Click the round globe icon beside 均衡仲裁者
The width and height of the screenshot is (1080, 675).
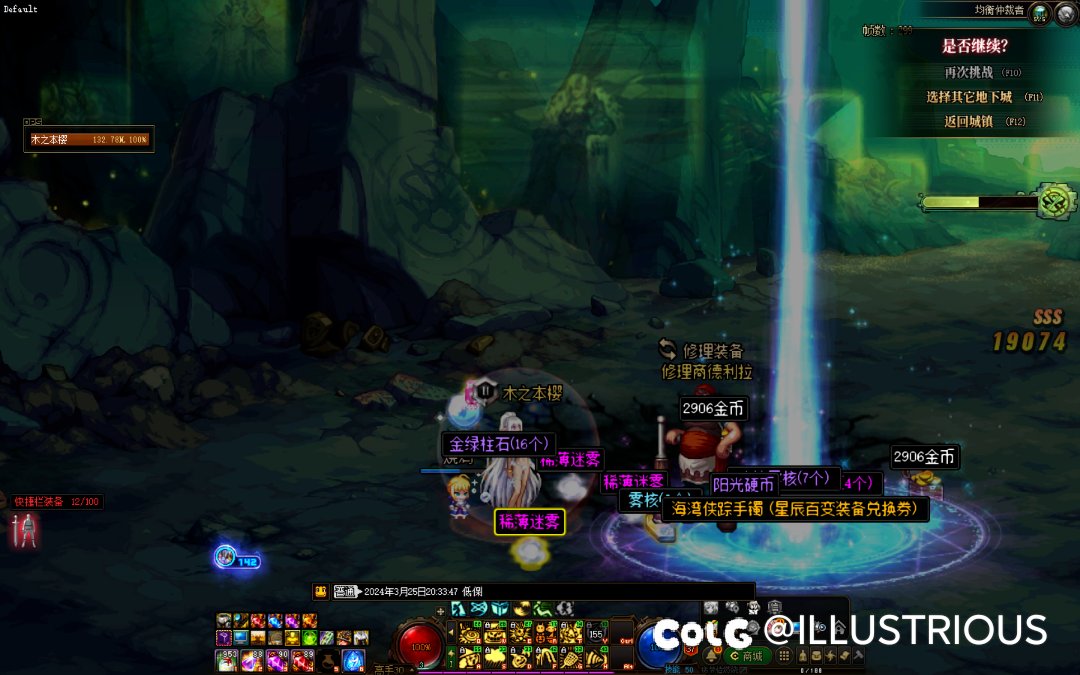tap(1041, 12)
